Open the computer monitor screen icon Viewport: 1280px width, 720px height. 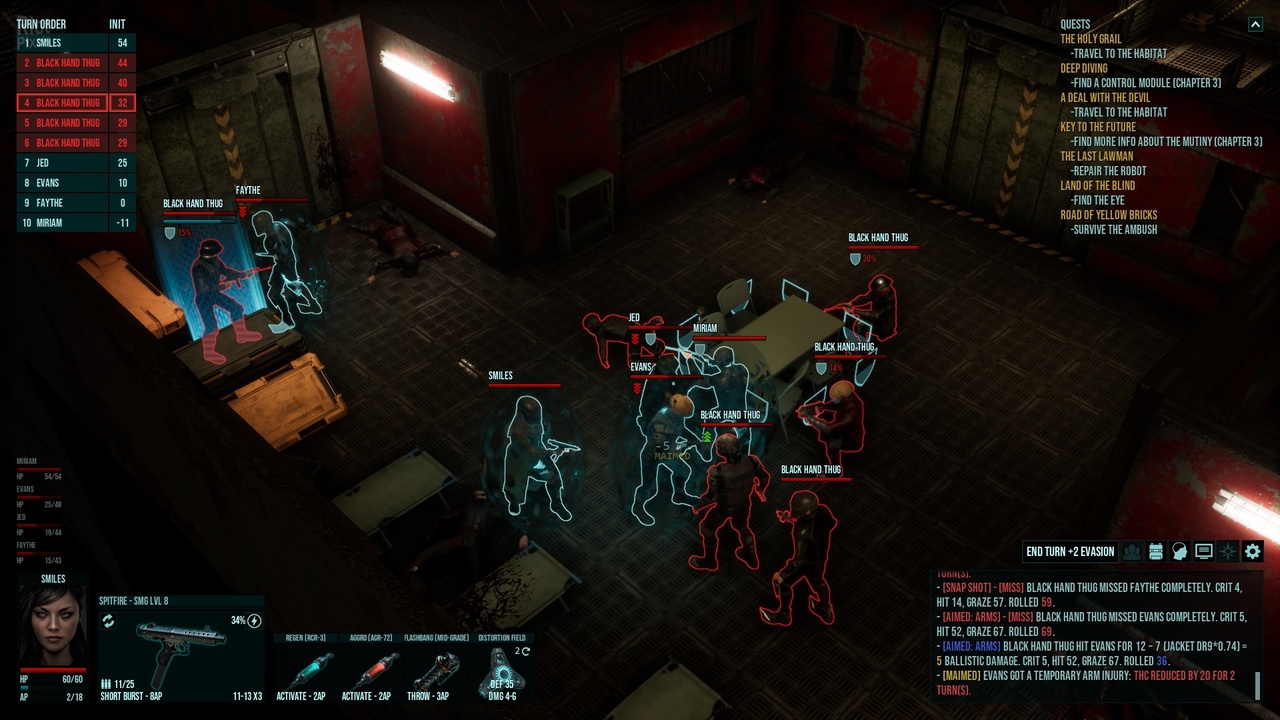tap(1204, 551)
